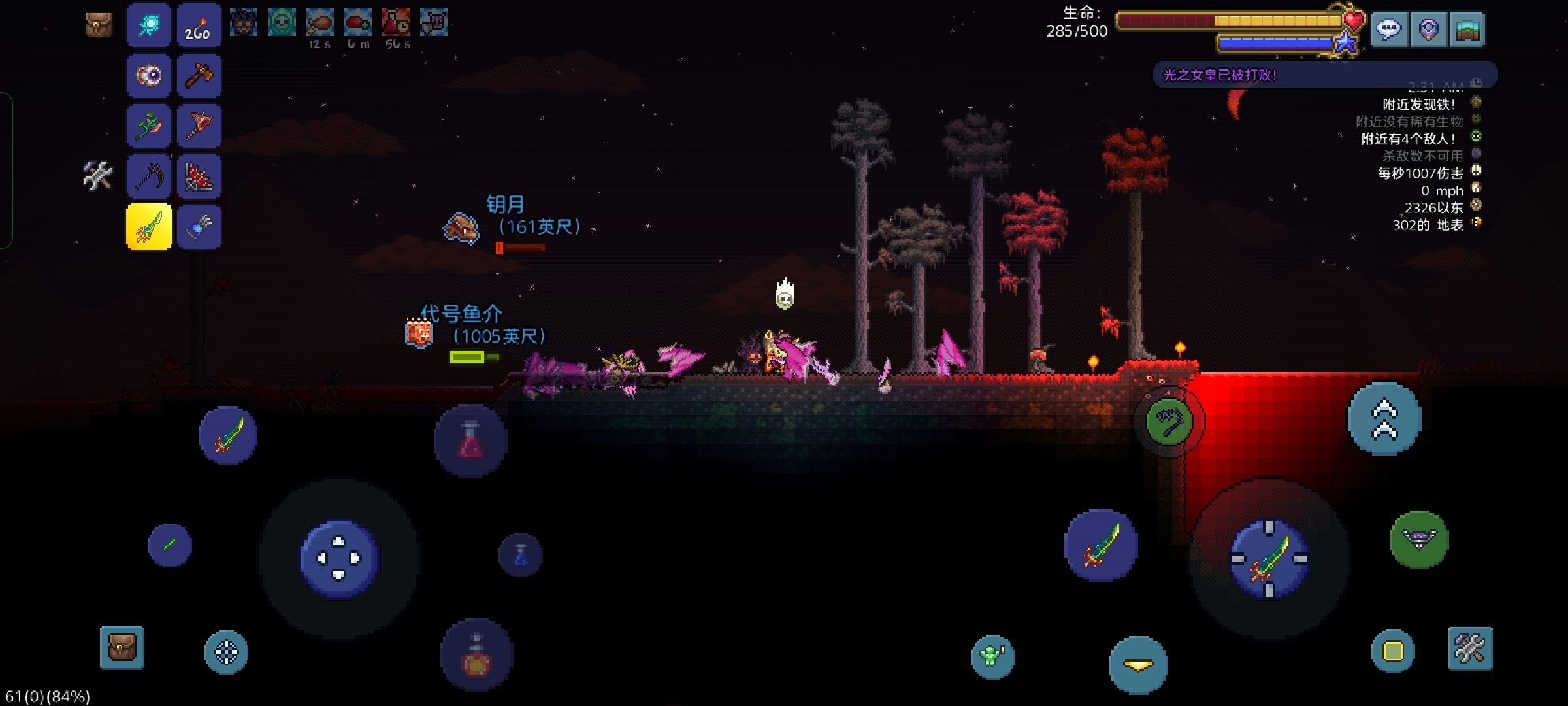Viewport: 1568px width, 706px height.
Task: Select the eyeball item hotbar slot
Action: point(149,76)
